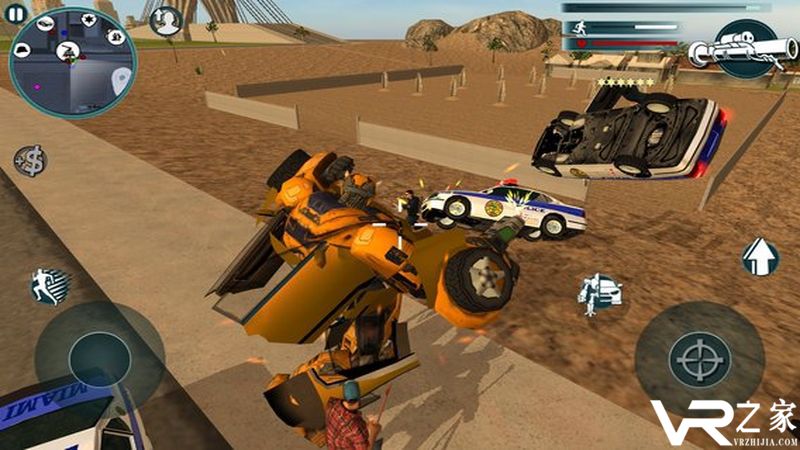
Task: Toggle the sprint running-man button
Action: point(49,286)
